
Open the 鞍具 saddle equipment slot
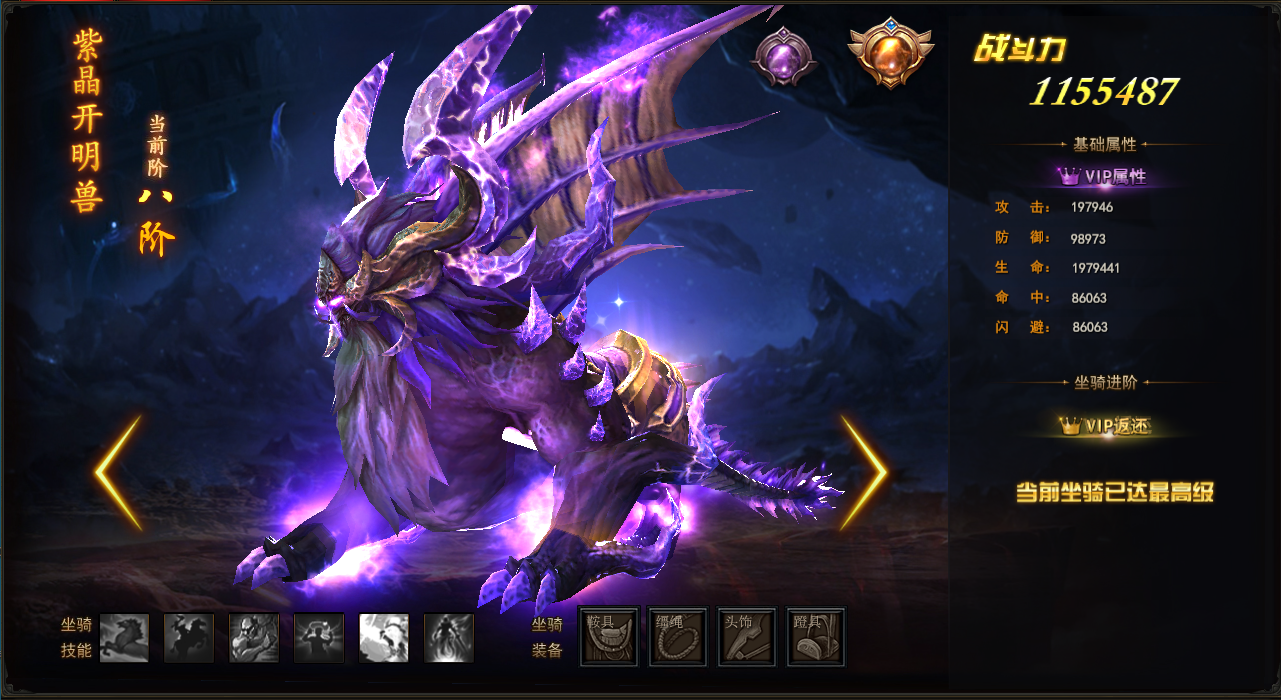[x=608, y=637]
